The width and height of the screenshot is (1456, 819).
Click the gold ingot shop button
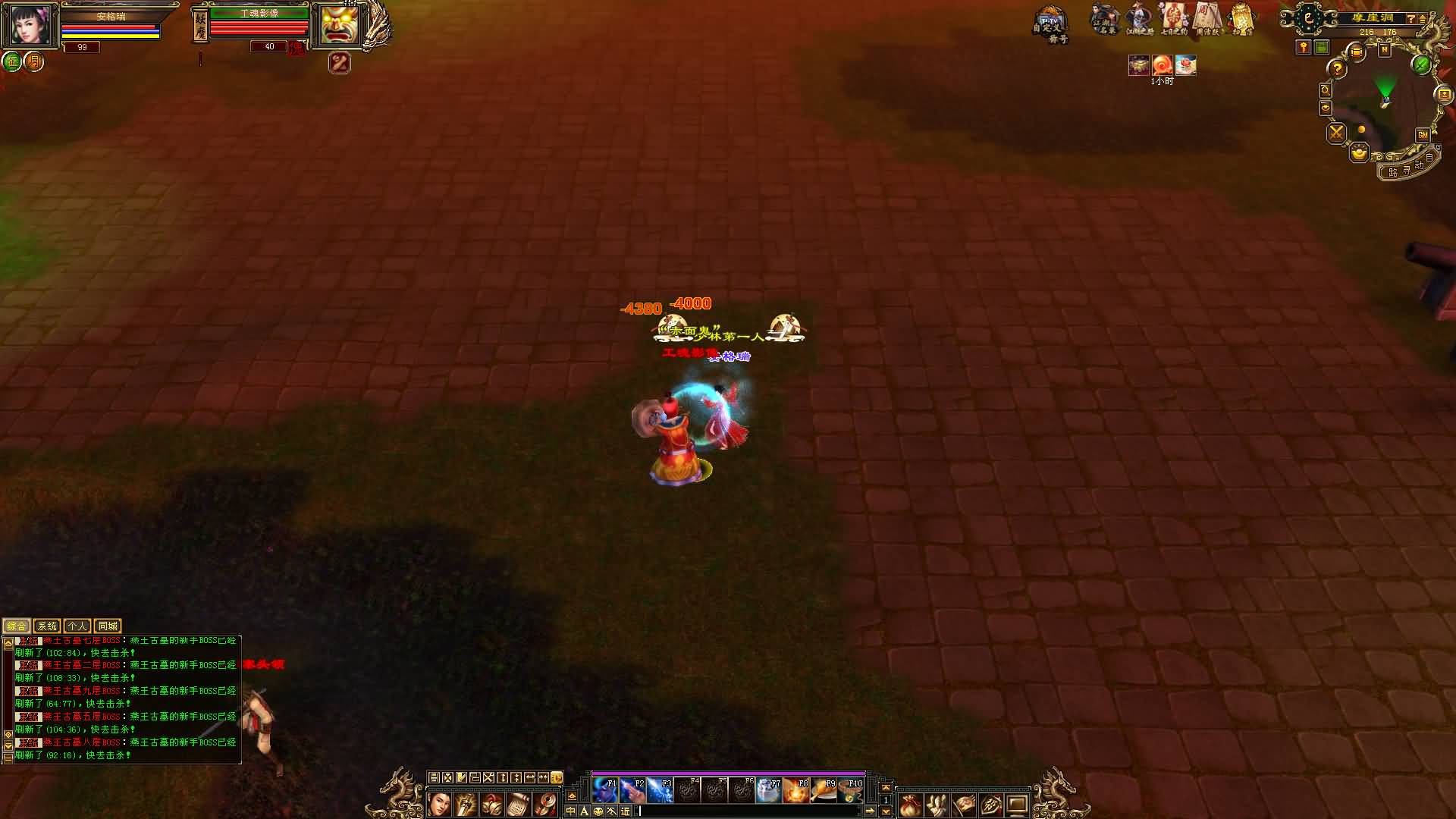[1359, 154]
